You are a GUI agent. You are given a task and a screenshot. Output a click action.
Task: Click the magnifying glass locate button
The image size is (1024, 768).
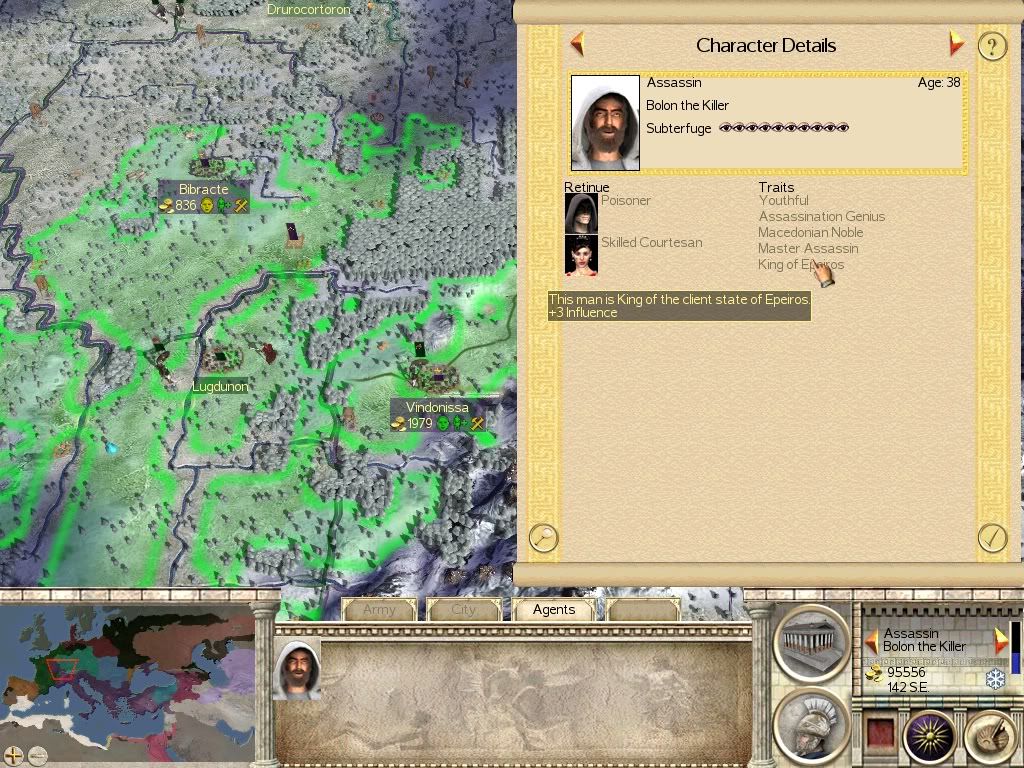[x=543, y=537]
